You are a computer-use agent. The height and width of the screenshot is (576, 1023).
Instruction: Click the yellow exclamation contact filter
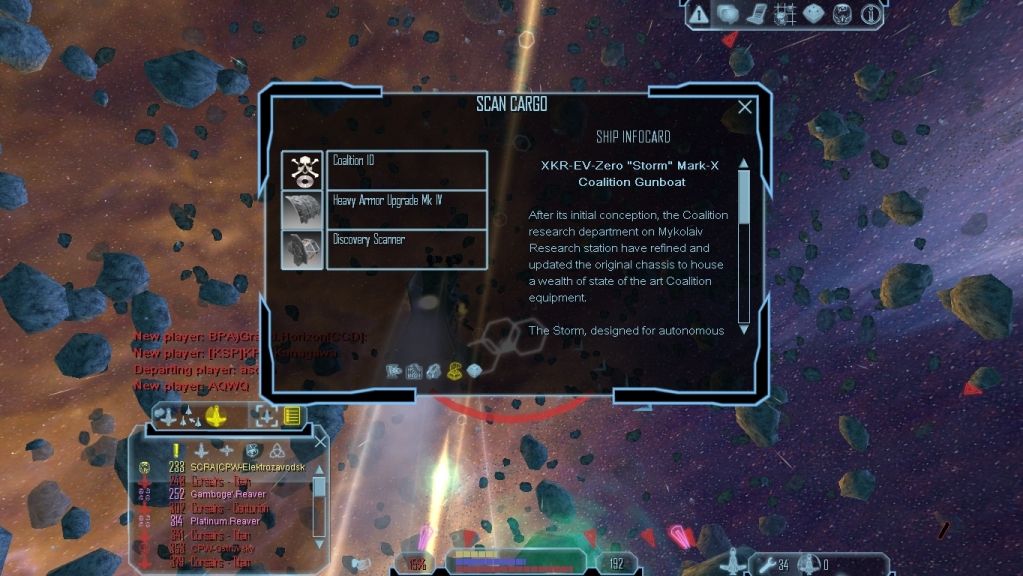pyautogui.click(x=176, y=450)
